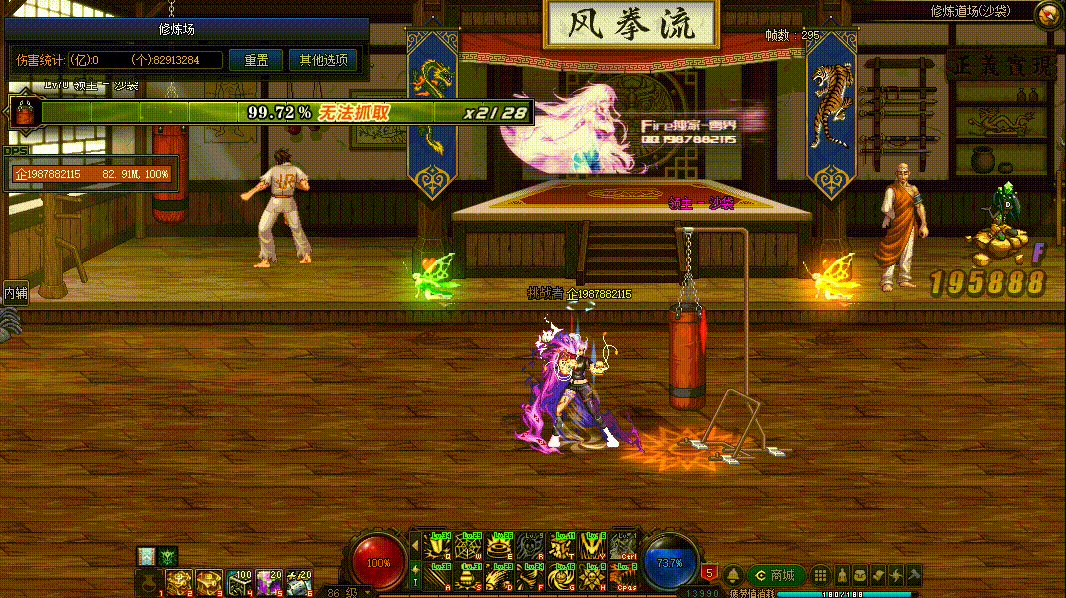This screenshot has height=598, width=1066.
Task: Activate the Lv.31 skill bound to S
Action: click(468, 576)
